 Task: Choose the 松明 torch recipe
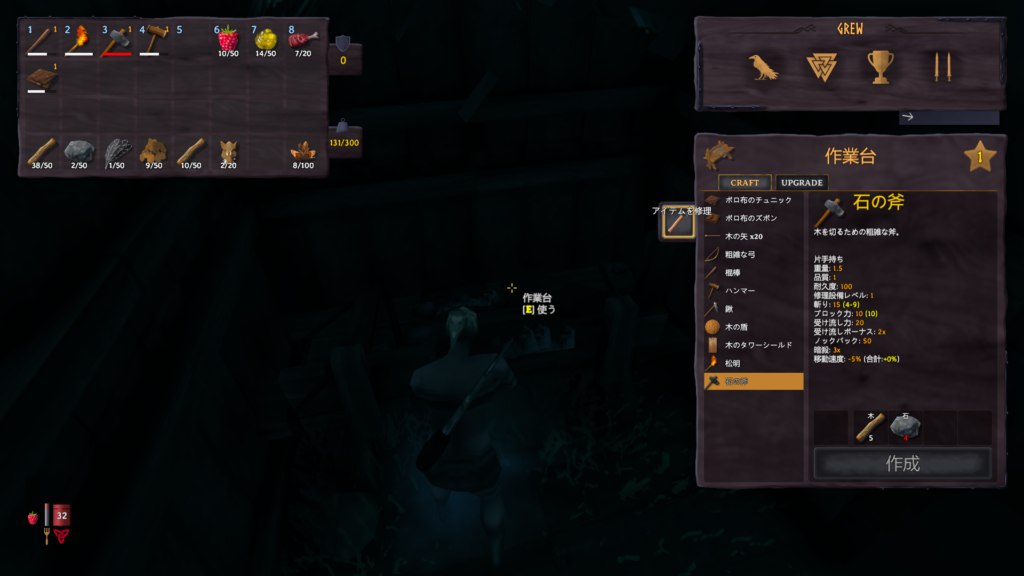point(756,363)
